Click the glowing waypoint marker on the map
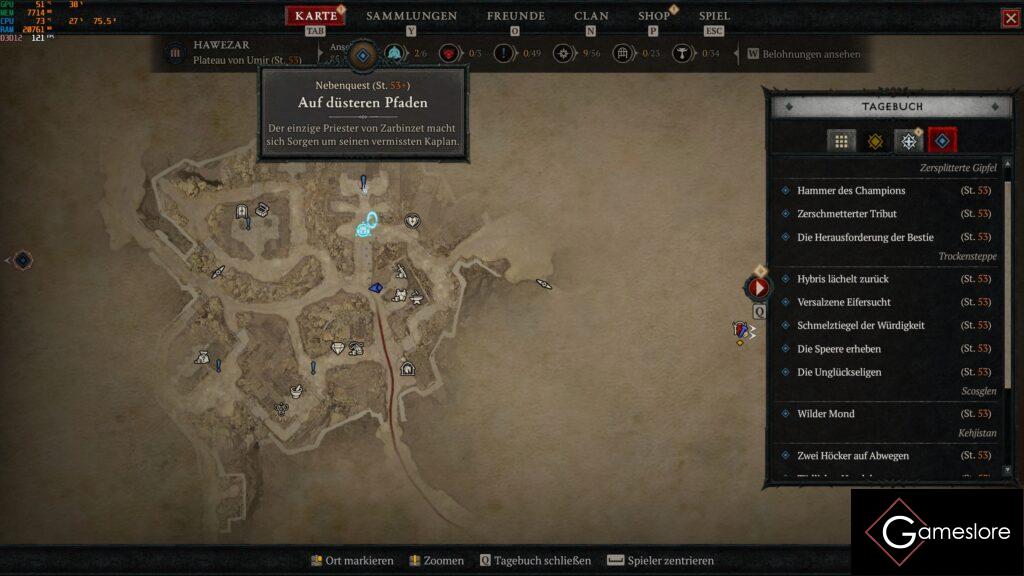This screenshot has height=576, width=1024. point(367,226)
